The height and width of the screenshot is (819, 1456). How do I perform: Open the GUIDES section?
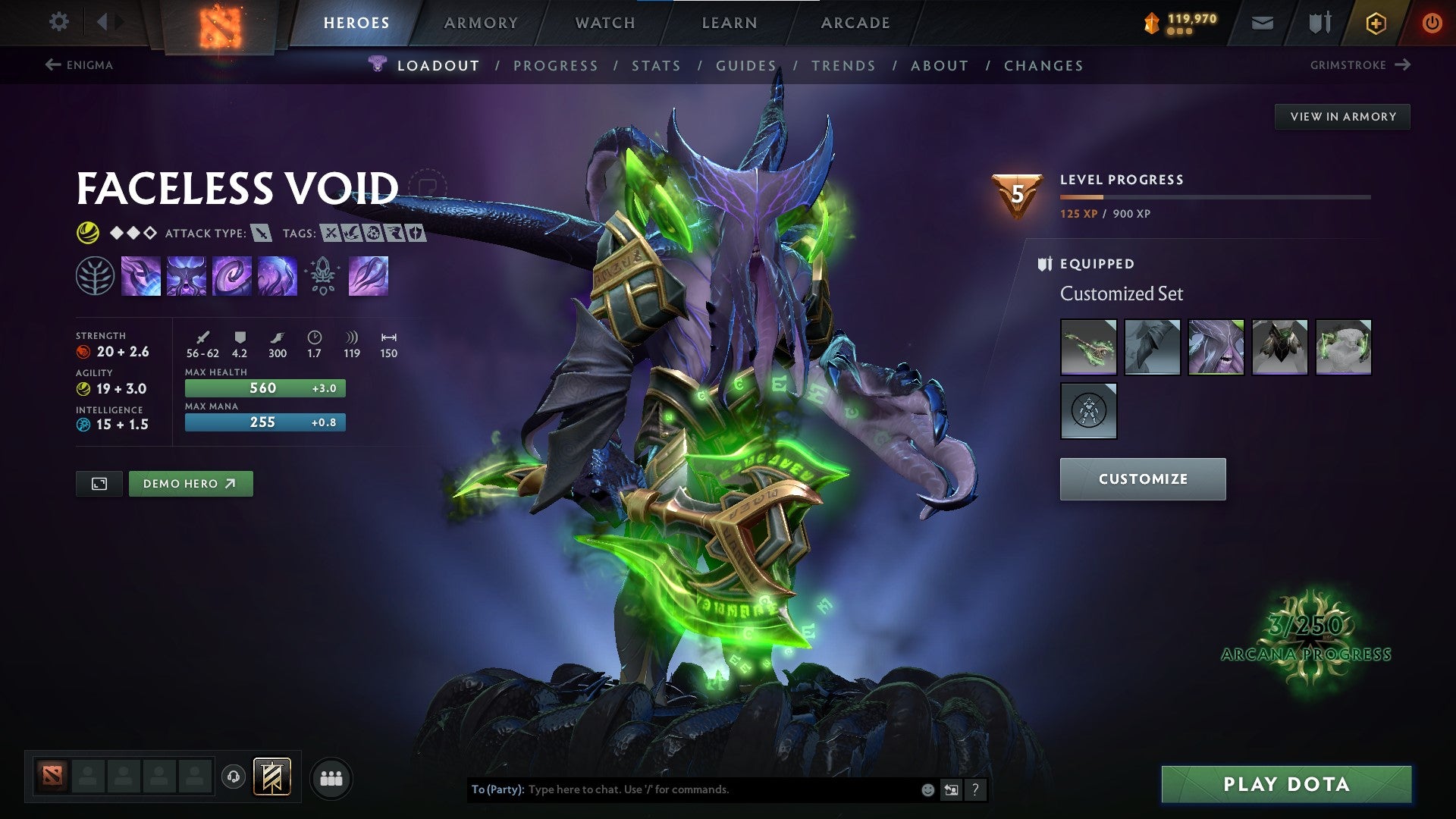745,66
